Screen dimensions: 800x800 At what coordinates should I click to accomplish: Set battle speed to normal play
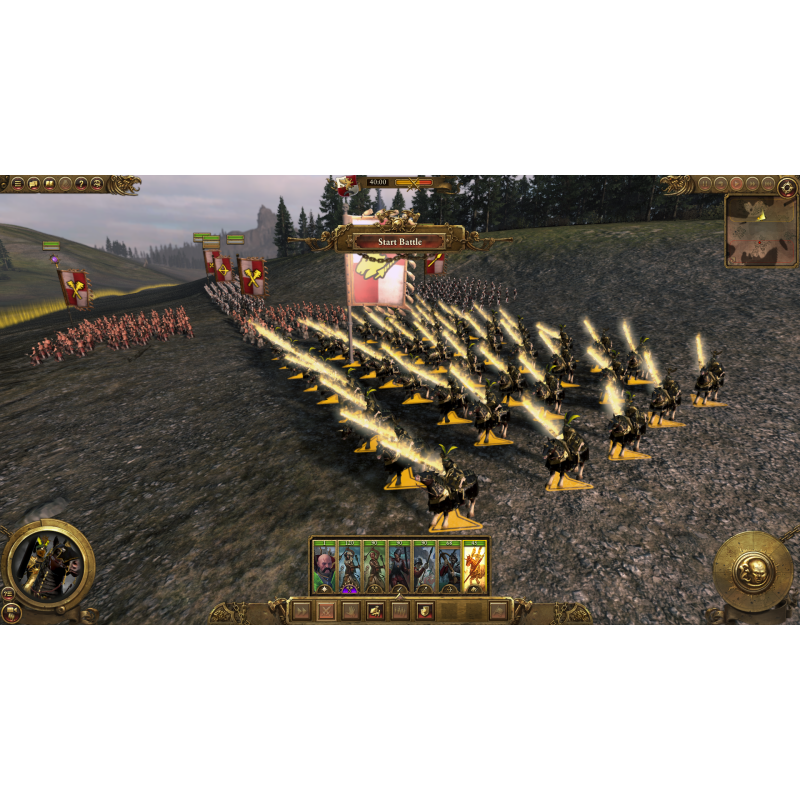(x=736, y=184)
